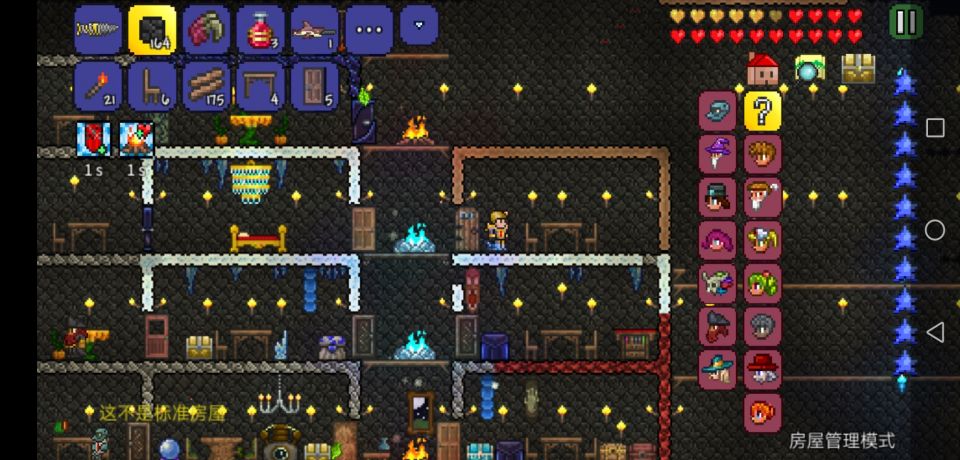Select the purple wizard hat NPC
This screenshot has height=460, width=960.
[717, 154]
